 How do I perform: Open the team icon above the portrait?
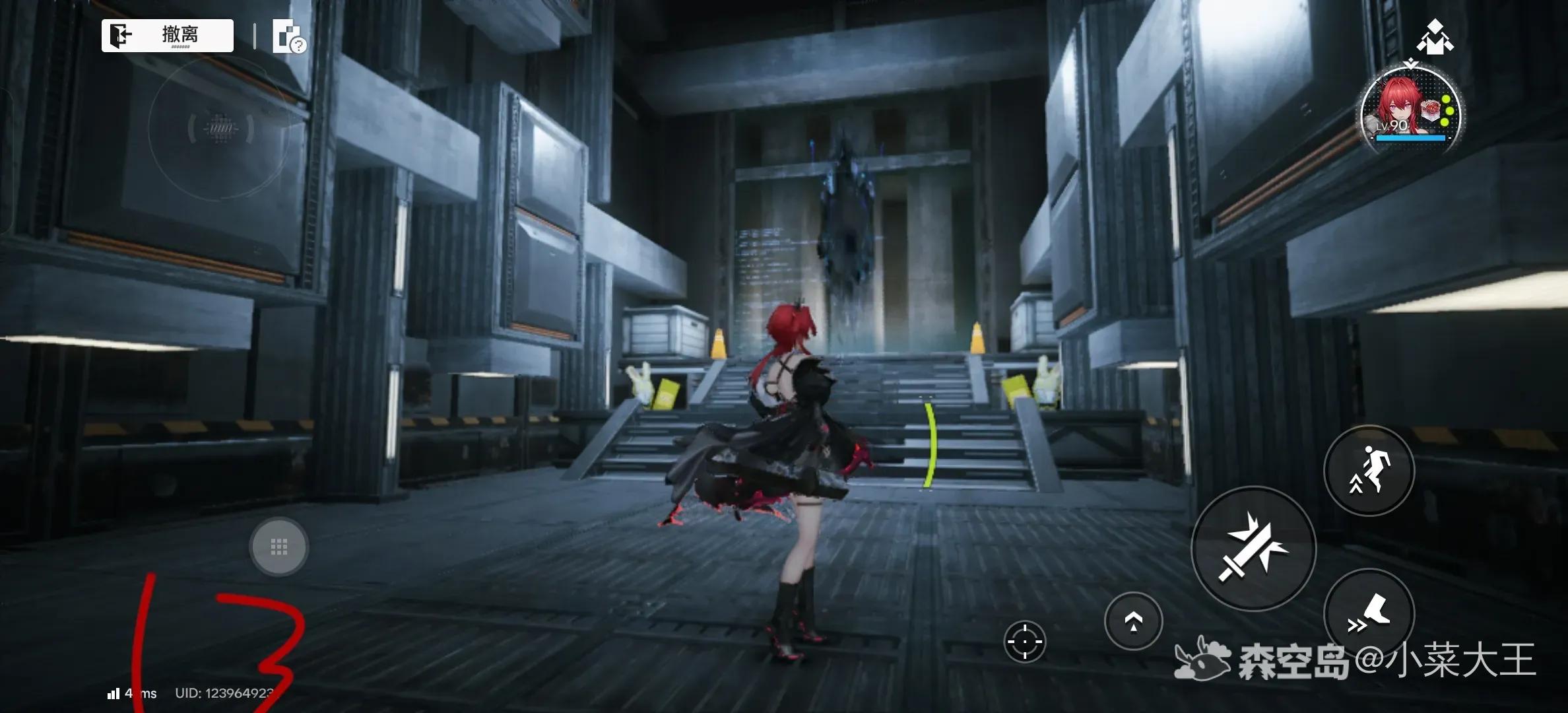click(1435, 37)
